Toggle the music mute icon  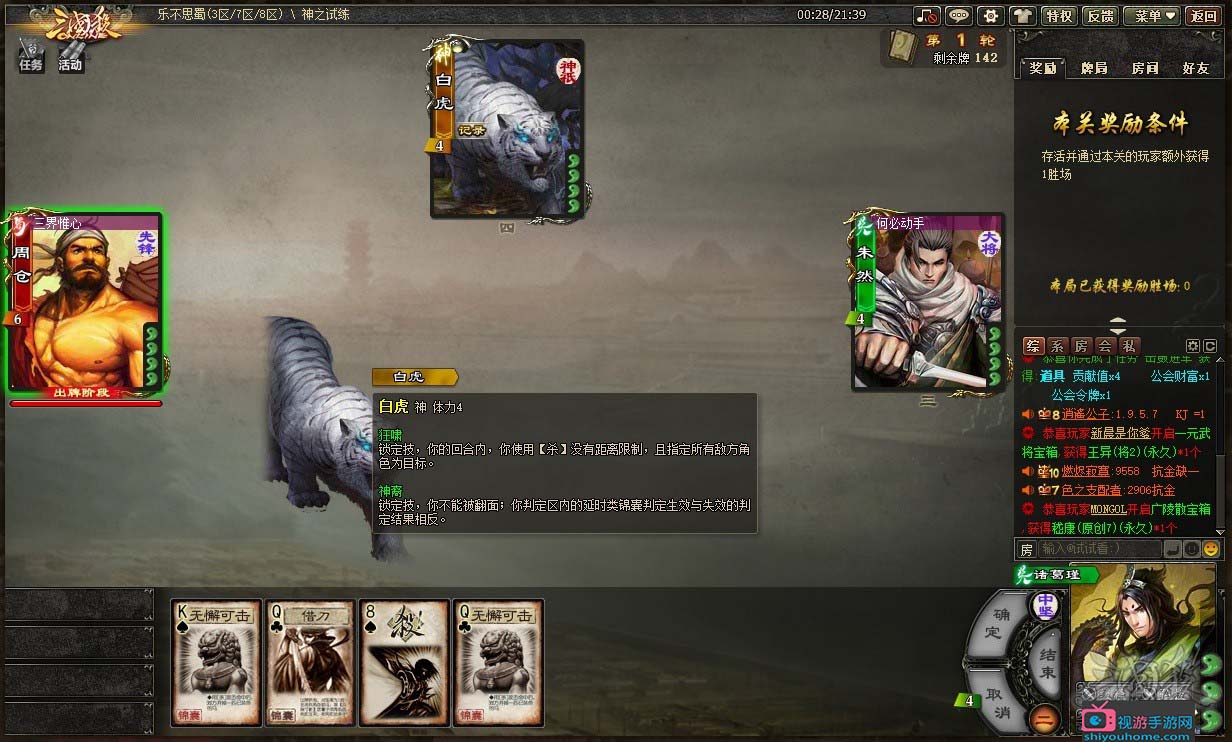(x=927, y=15)
